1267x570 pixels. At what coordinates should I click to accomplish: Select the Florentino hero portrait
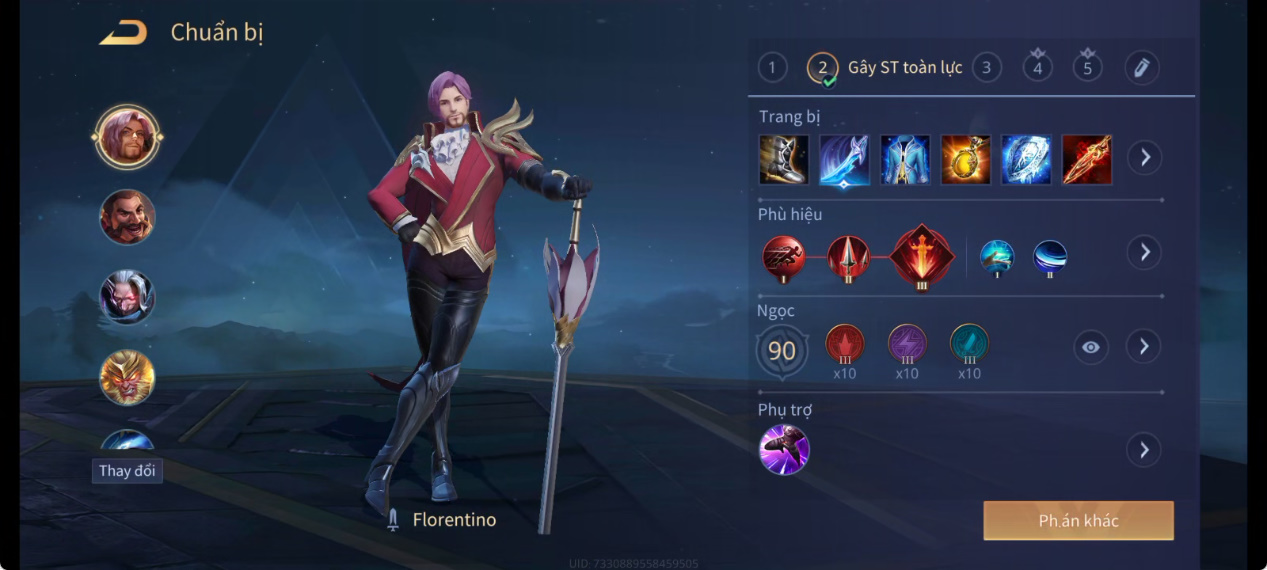pos(127,137)
